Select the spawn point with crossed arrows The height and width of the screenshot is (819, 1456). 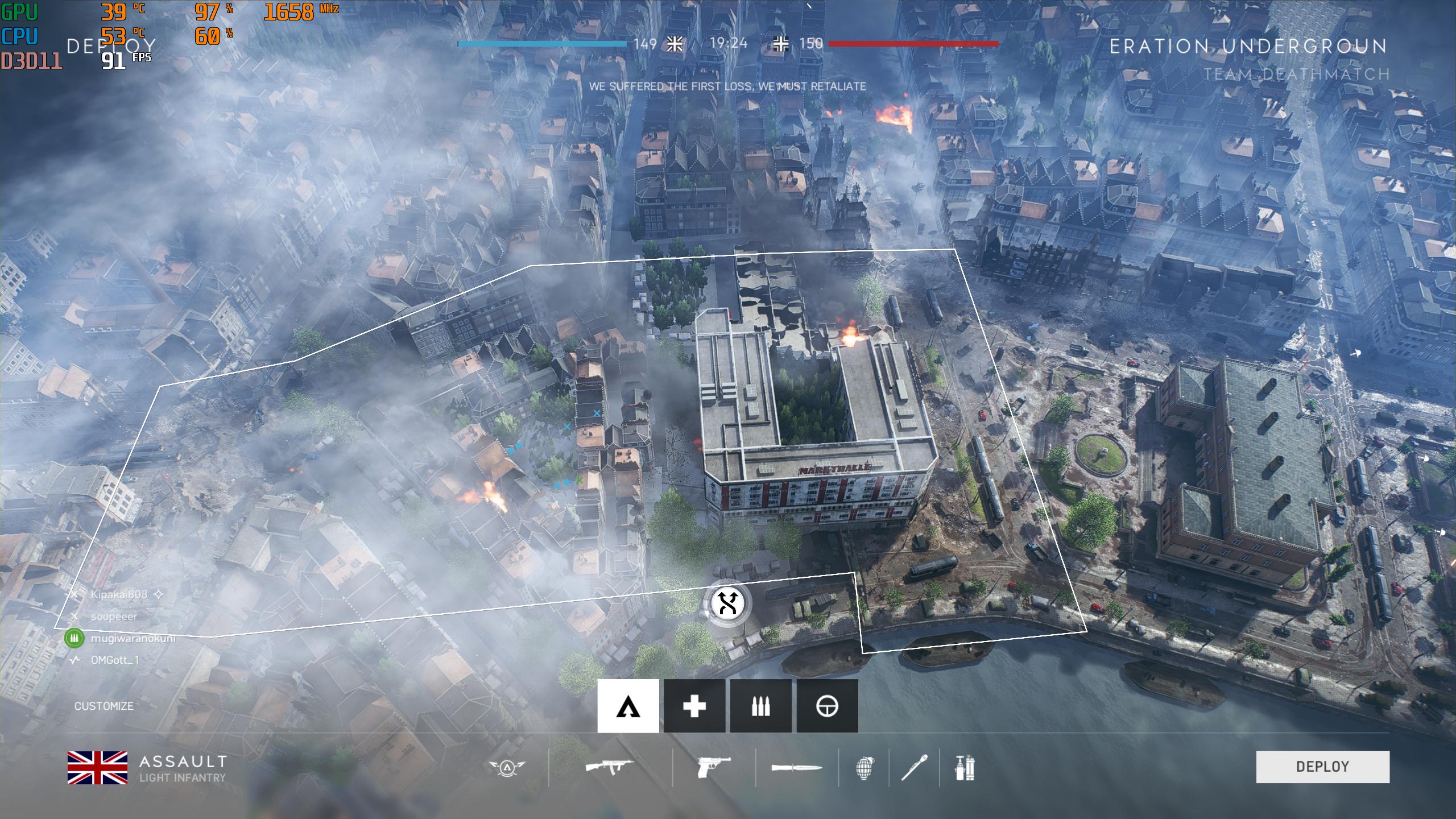727,603
